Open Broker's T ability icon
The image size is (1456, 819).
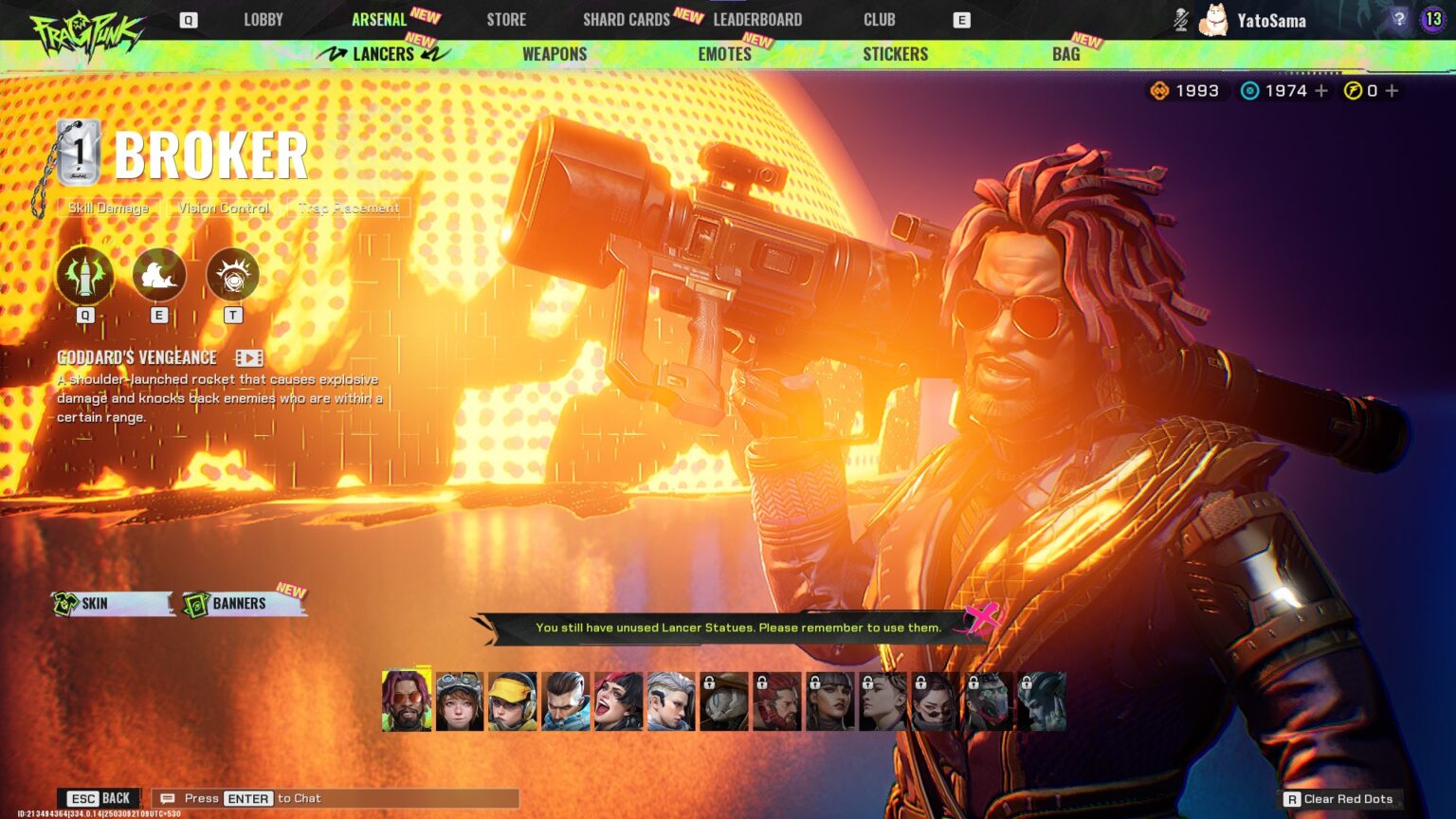tap(232, 275)
